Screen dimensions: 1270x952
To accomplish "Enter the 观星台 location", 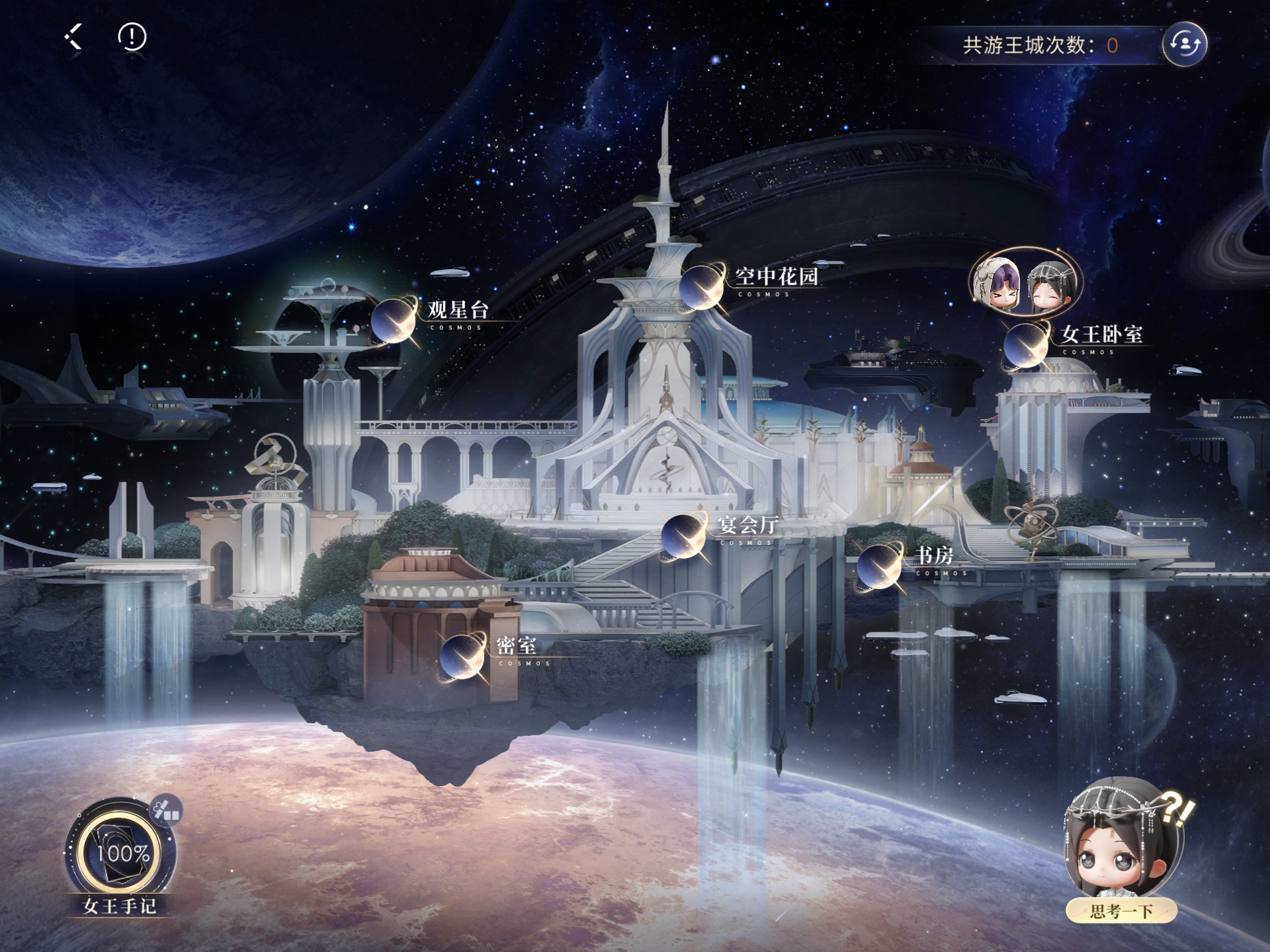I will 395,320.
